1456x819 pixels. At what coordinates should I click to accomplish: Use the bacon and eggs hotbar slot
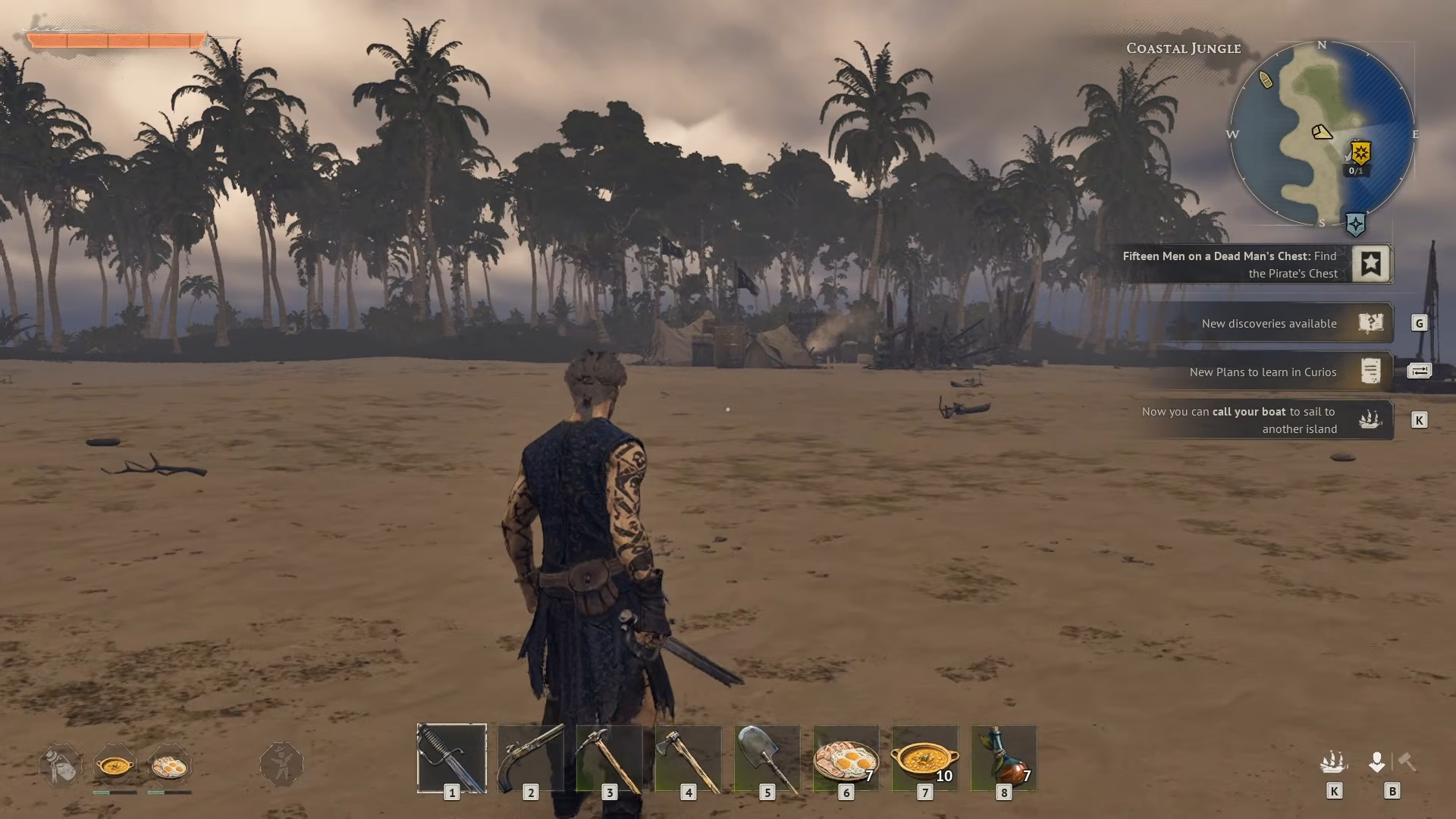846,758
